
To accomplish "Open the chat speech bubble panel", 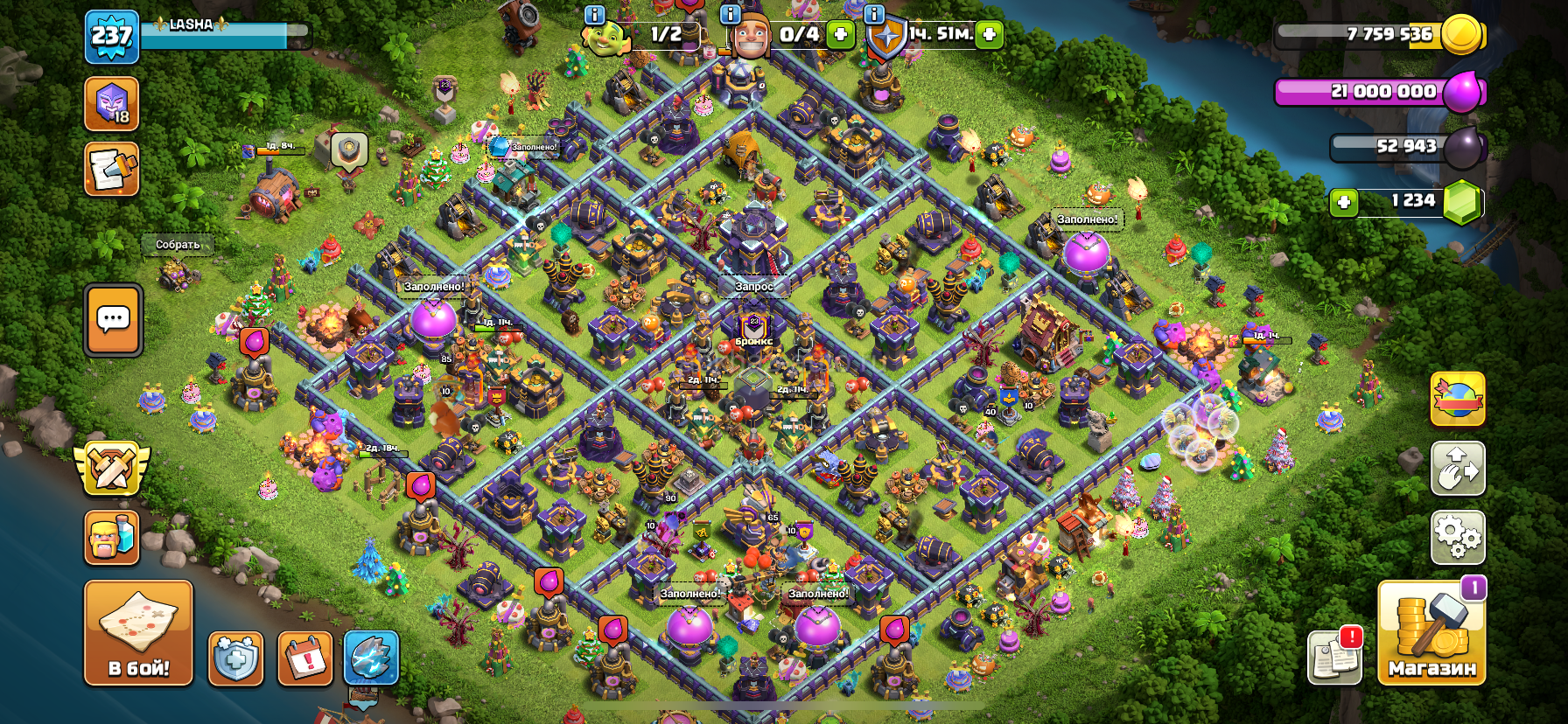I will pos(113,320).
